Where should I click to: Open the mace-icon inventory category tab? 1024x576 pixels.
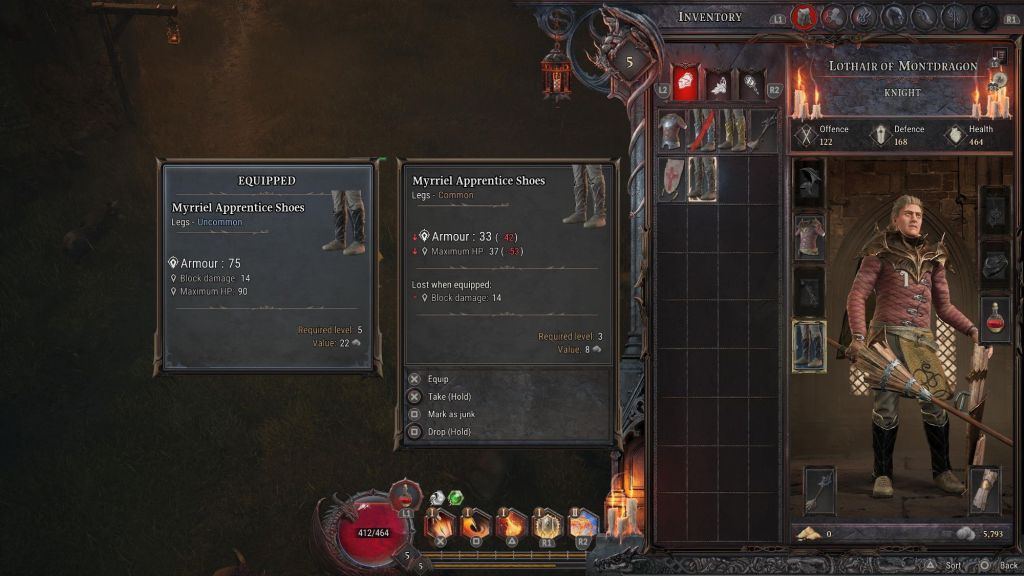point(752,84)
